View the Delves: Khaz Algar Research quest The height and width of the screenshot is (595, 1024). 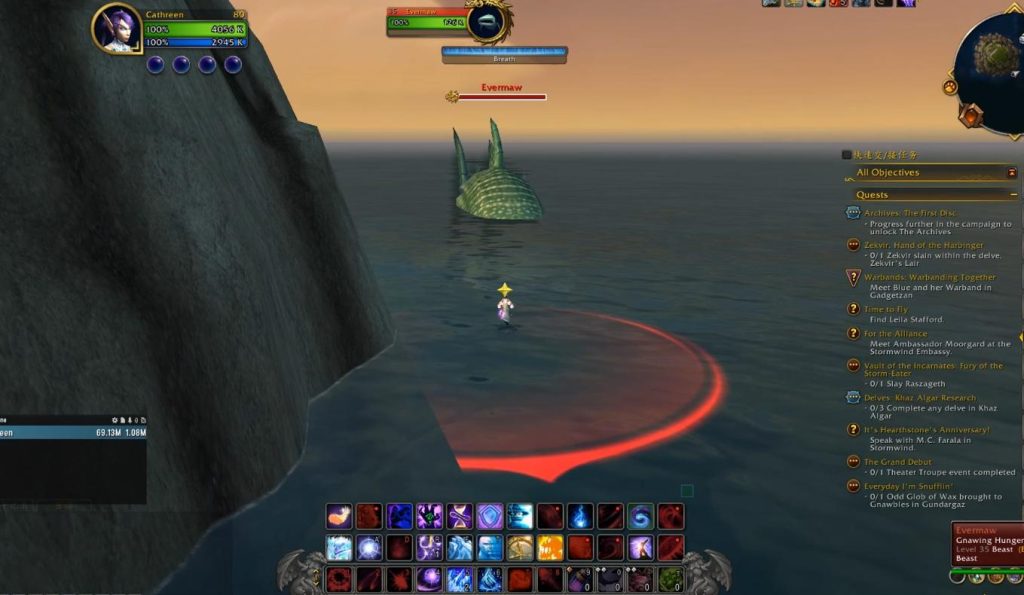(x=919, y=397)
